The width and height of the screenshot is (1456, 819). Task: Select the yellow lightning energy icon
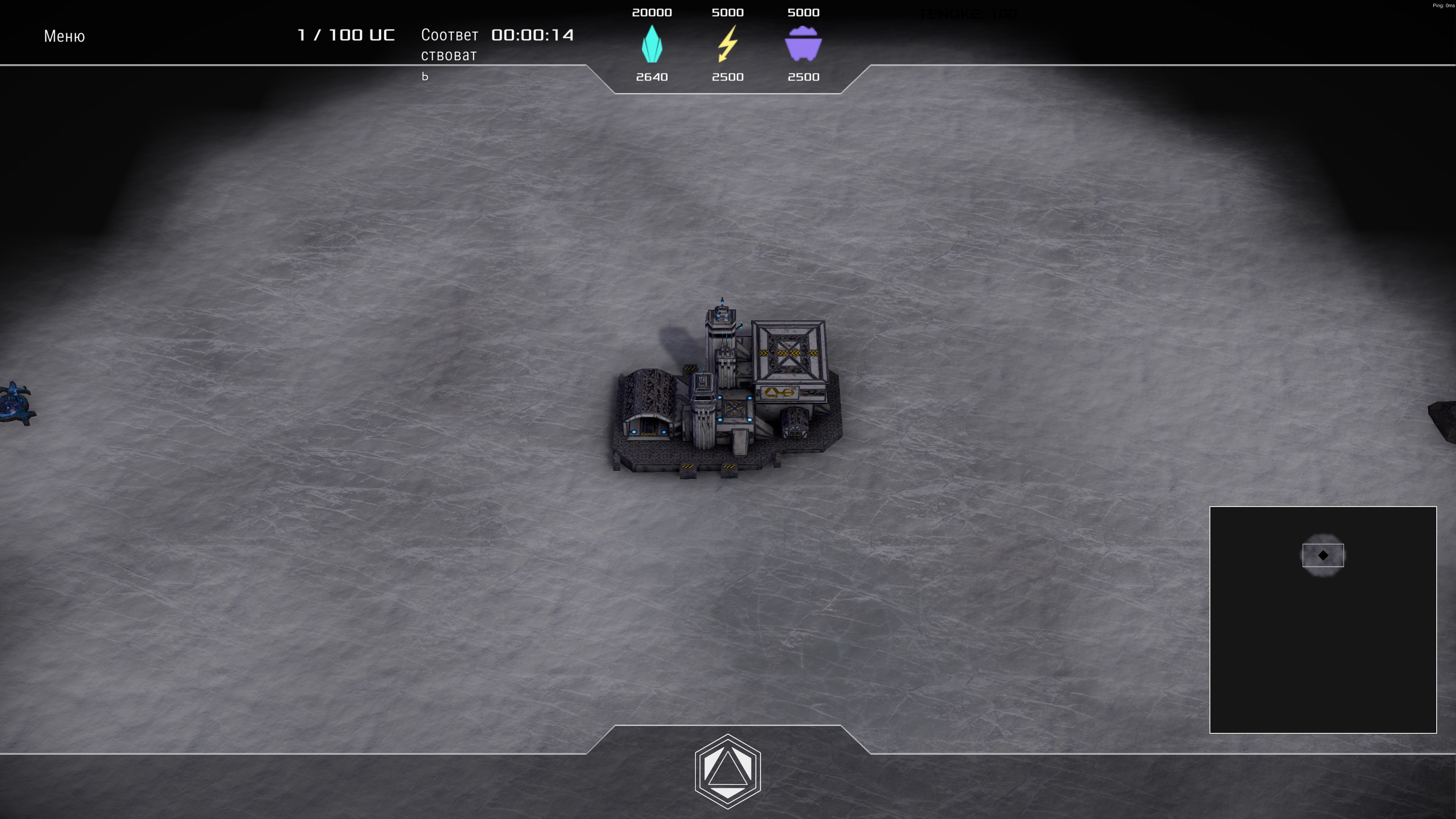click(728, 44)
